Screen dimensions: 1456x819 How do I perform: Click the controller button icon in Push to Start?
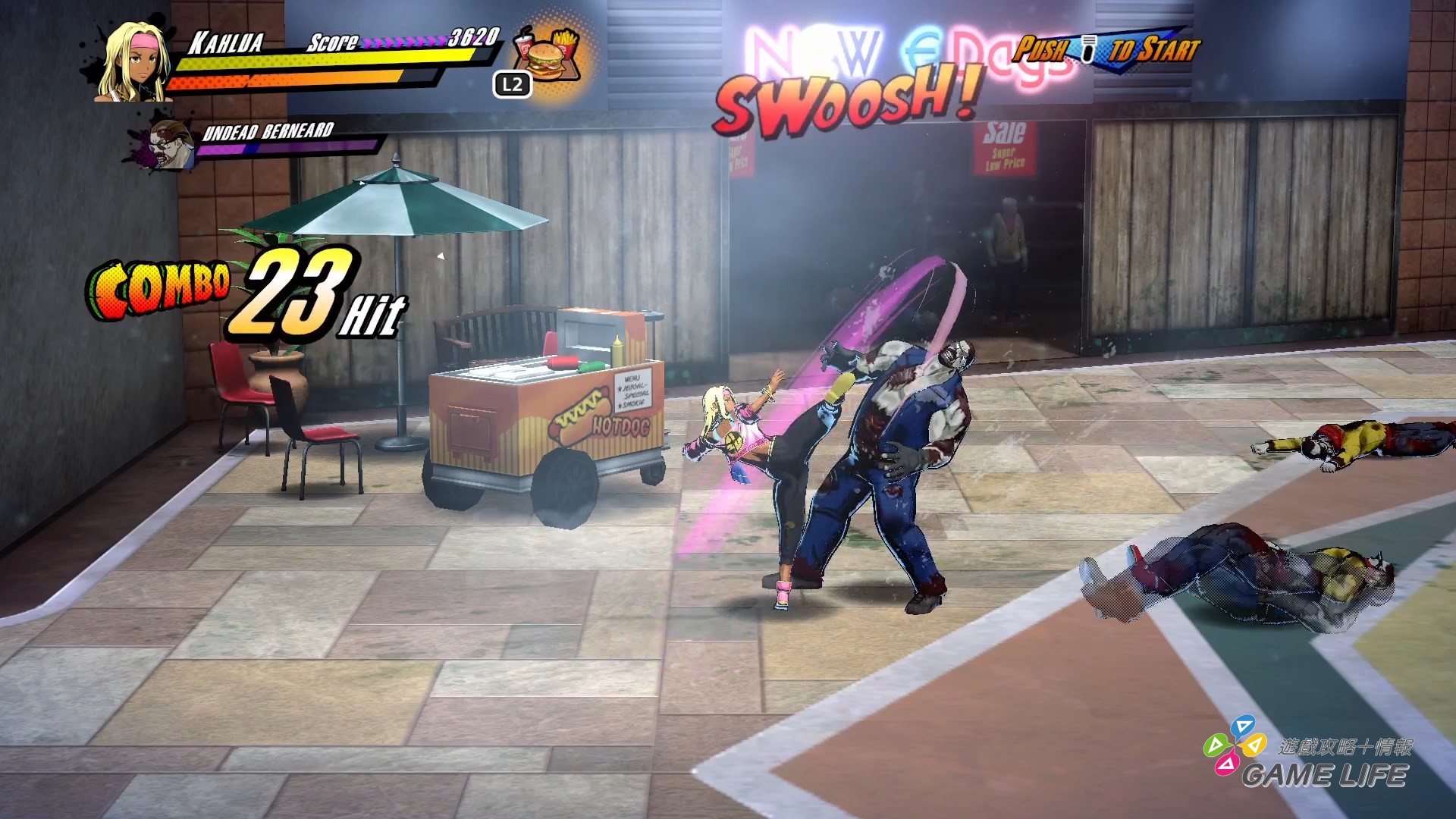click(1090, 47)
